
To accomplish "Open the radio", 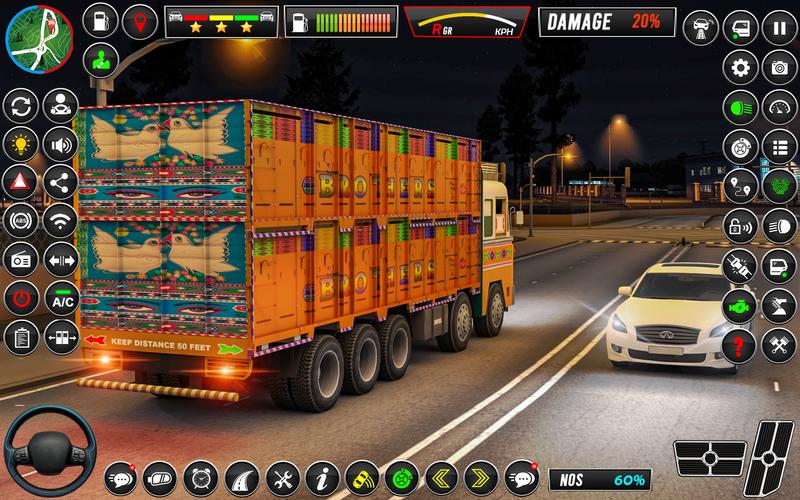I will pos(20,259).
